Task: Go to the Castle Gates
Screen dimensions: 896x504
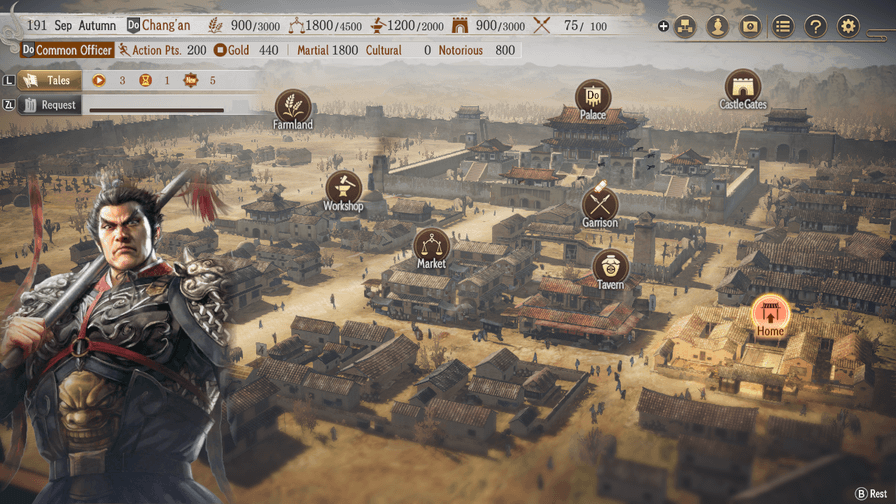Action: click(x=742, y=86)
